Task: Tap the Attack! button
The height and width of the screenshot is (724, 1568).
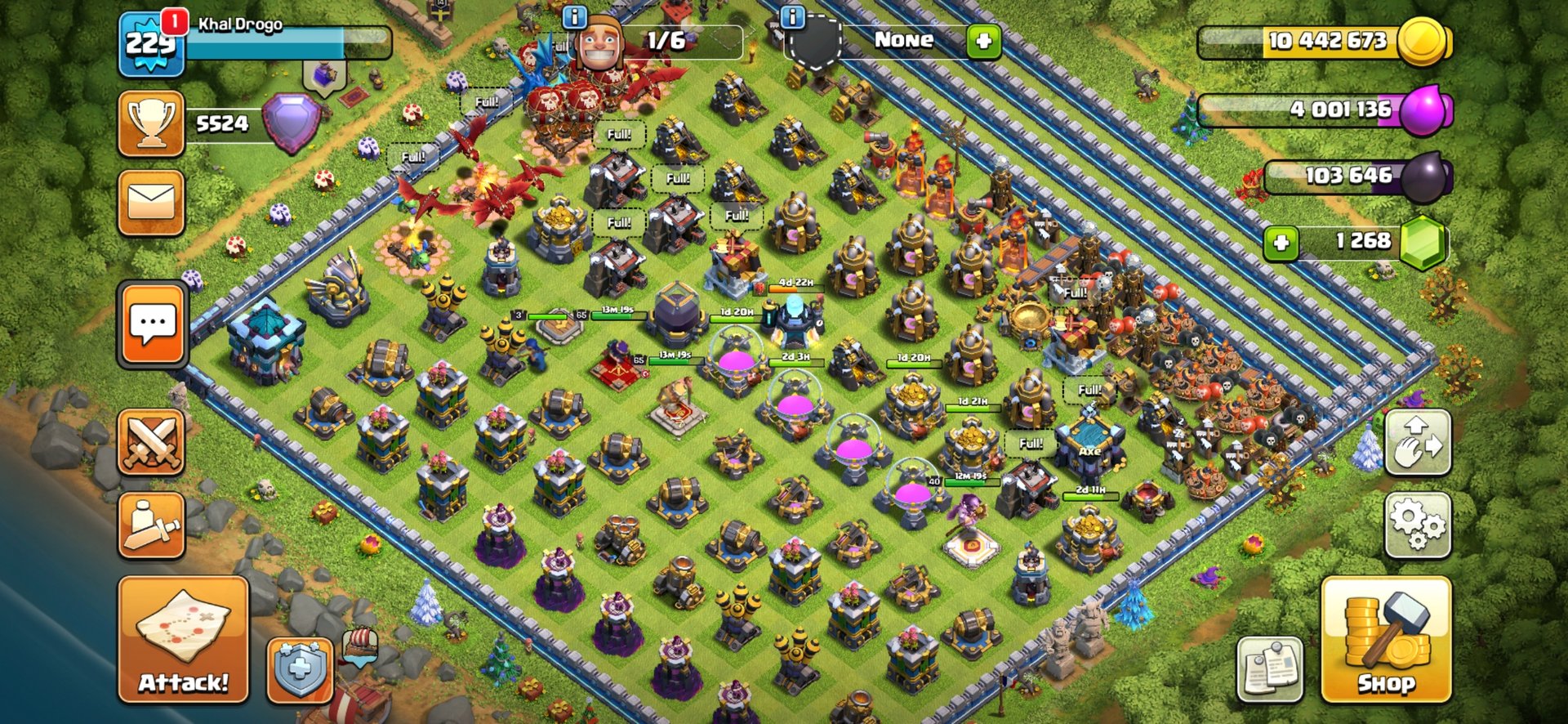Action: pyautogui.click(x=183, y=639)
